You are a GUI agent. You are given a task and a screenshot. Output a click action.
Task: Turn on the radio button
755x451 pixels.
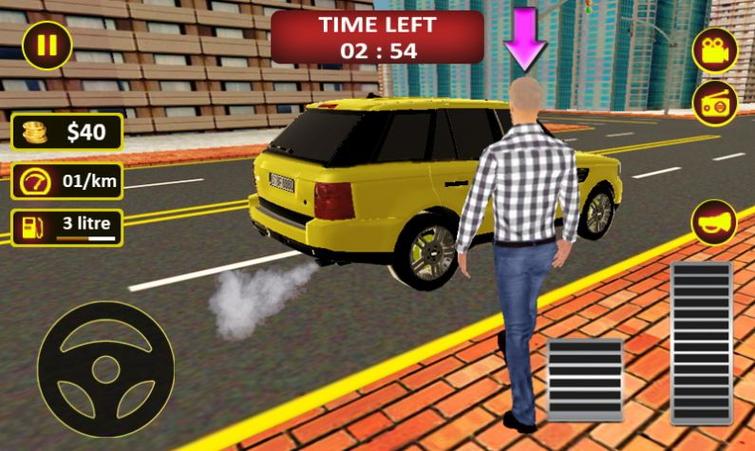714,103
